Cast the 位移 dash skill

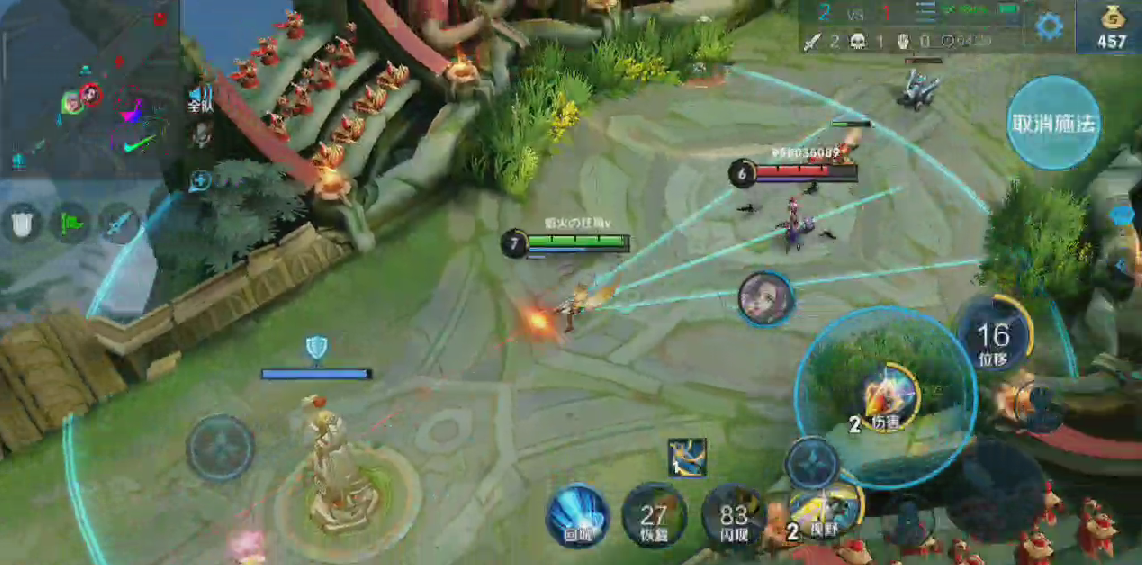click(993, 336)
